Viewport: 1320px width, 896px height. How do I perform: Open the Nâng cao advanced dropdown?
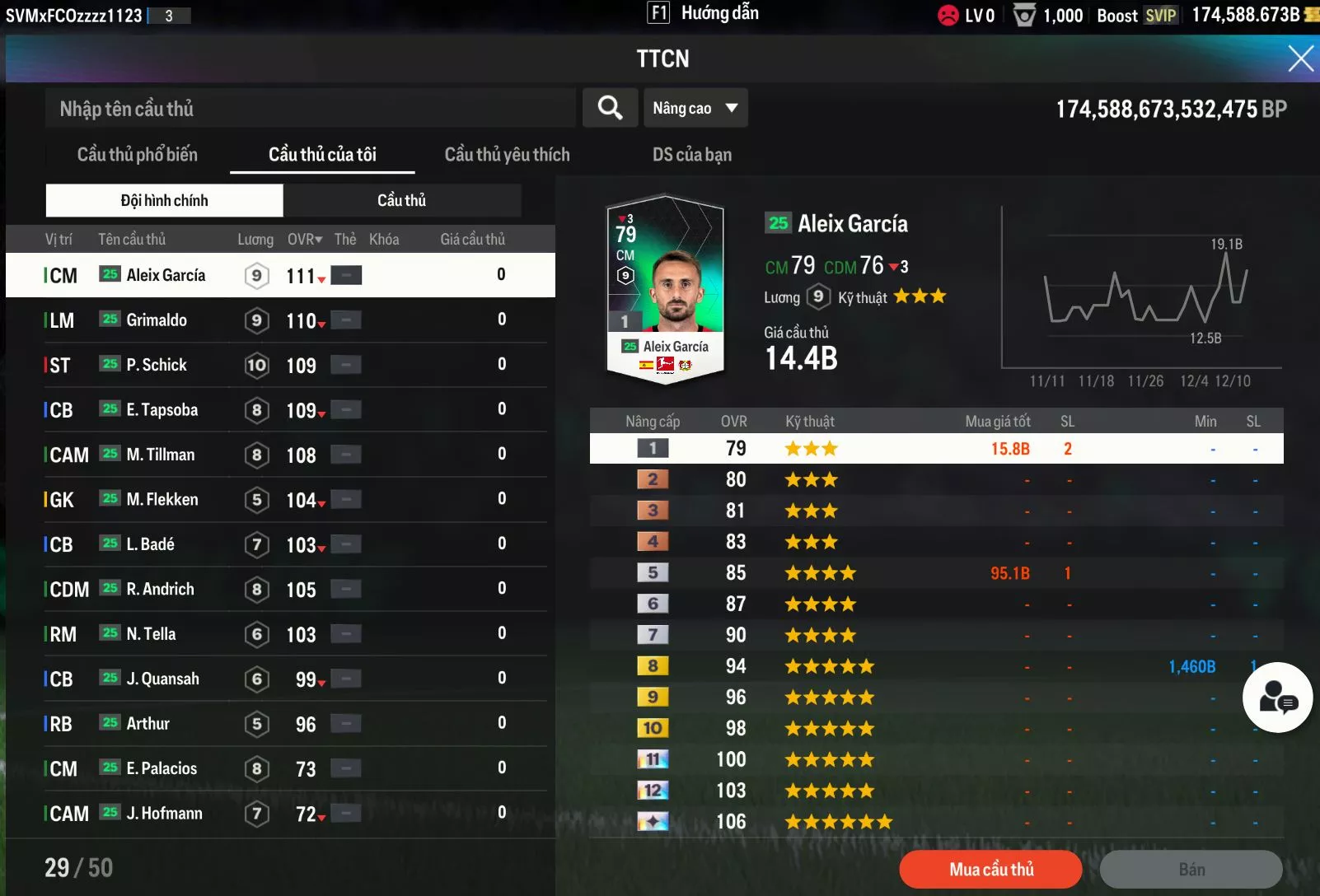point(695,108)
